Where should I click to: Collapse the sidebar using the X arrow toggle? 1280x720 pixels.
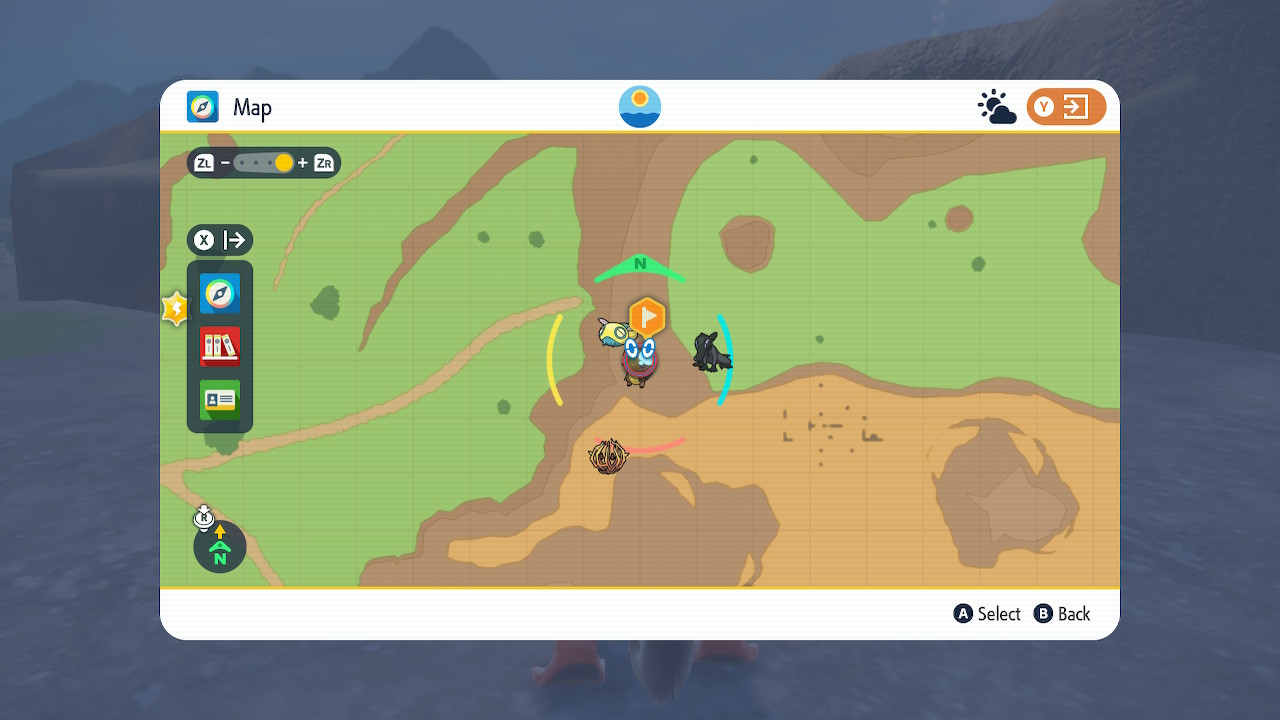(219, 240)
